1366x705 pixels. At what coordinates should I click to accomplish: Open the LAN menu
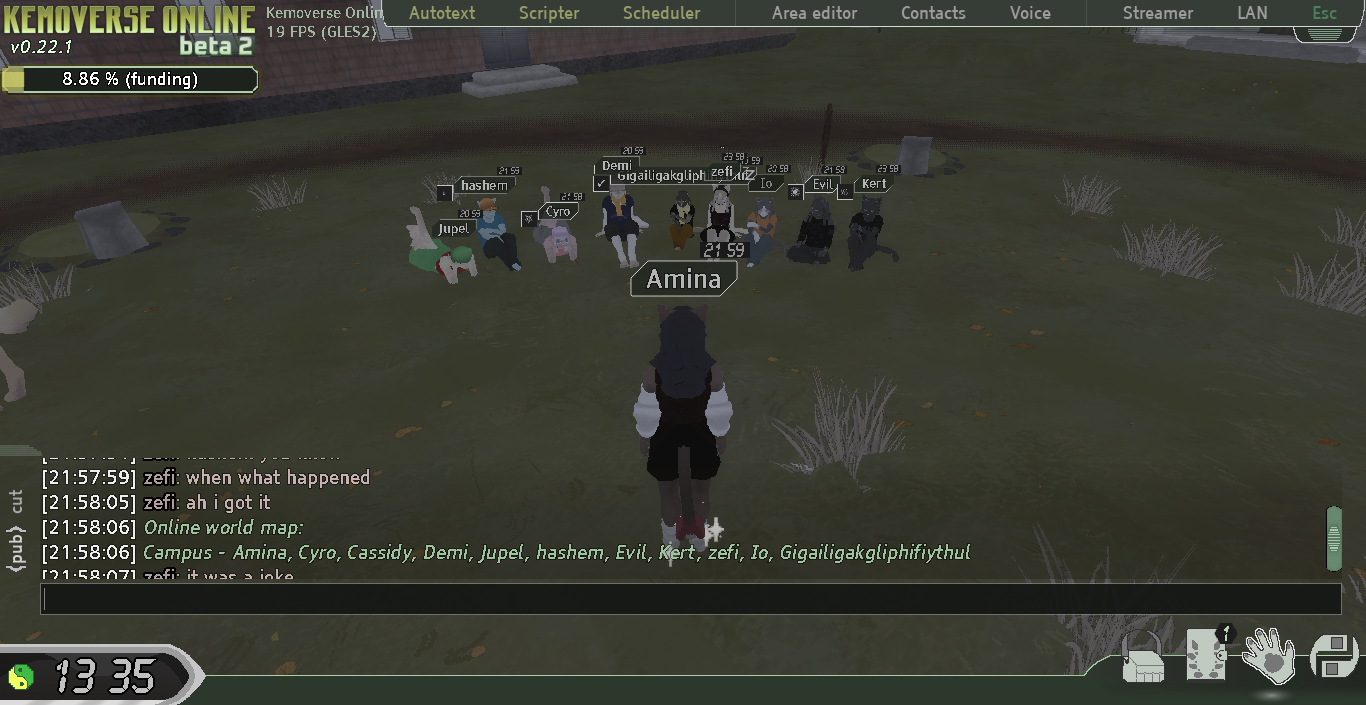click(1252, 13)
